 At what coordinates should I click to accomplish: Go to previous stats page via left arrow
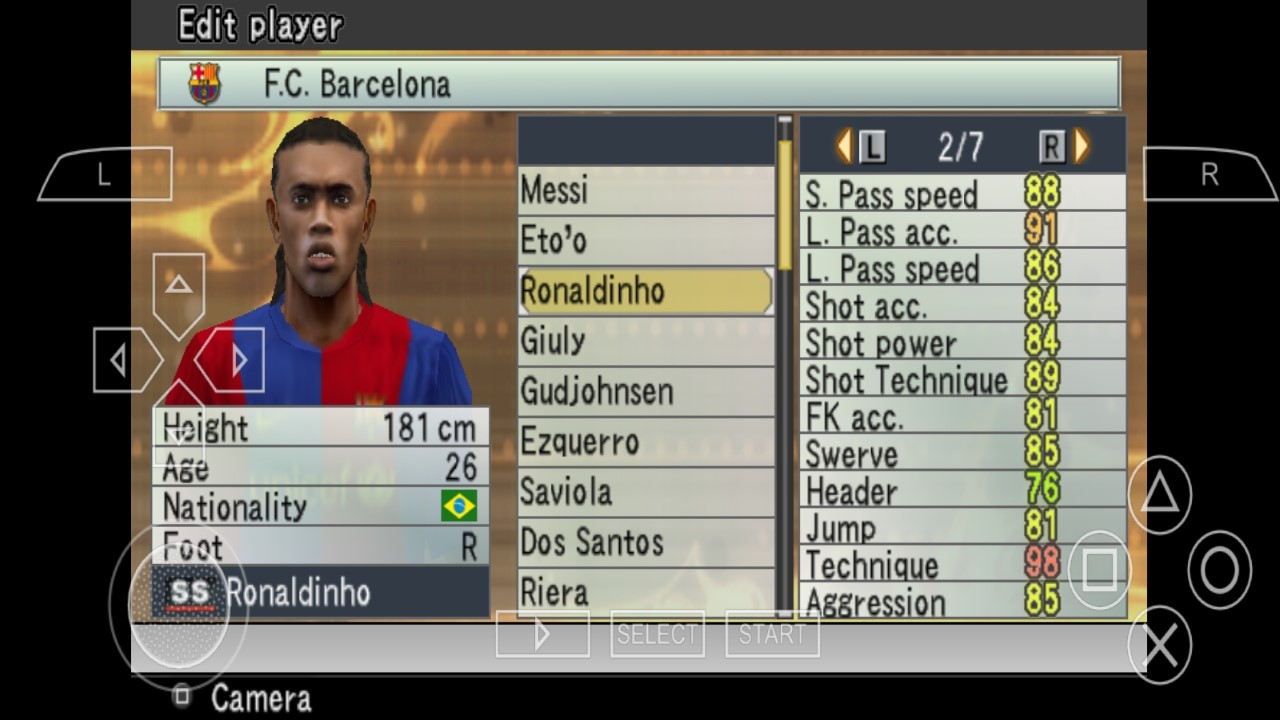click(x=843, y=146)
